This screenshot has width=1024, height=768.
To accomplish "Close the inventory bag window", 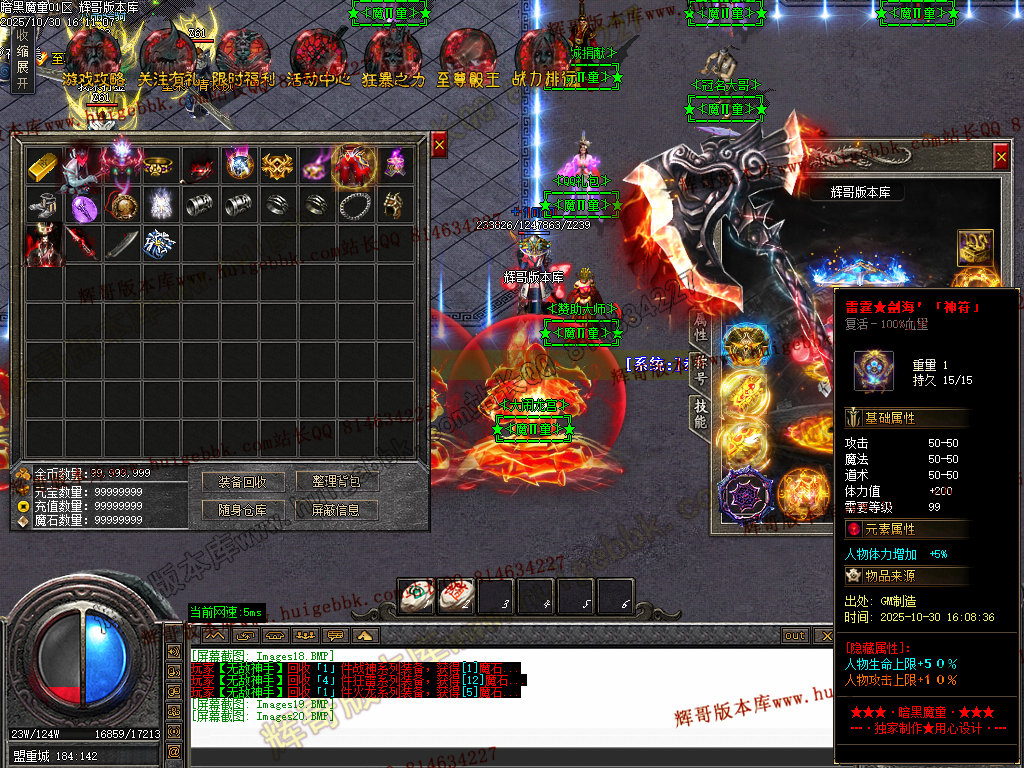I will click(x=438, y=146).
